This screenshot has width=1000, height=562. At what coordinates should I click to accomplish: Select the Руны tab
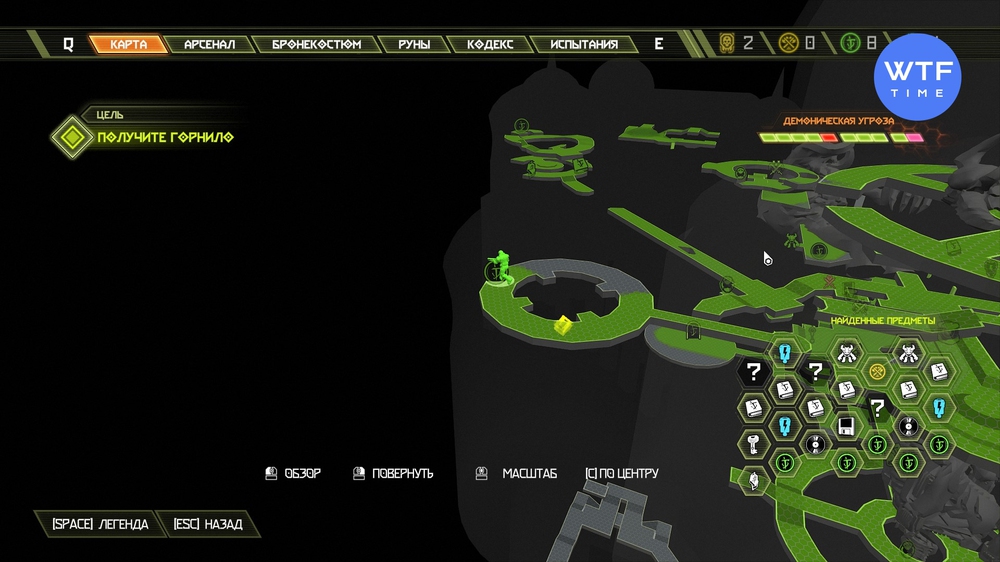tap(414, 44)
